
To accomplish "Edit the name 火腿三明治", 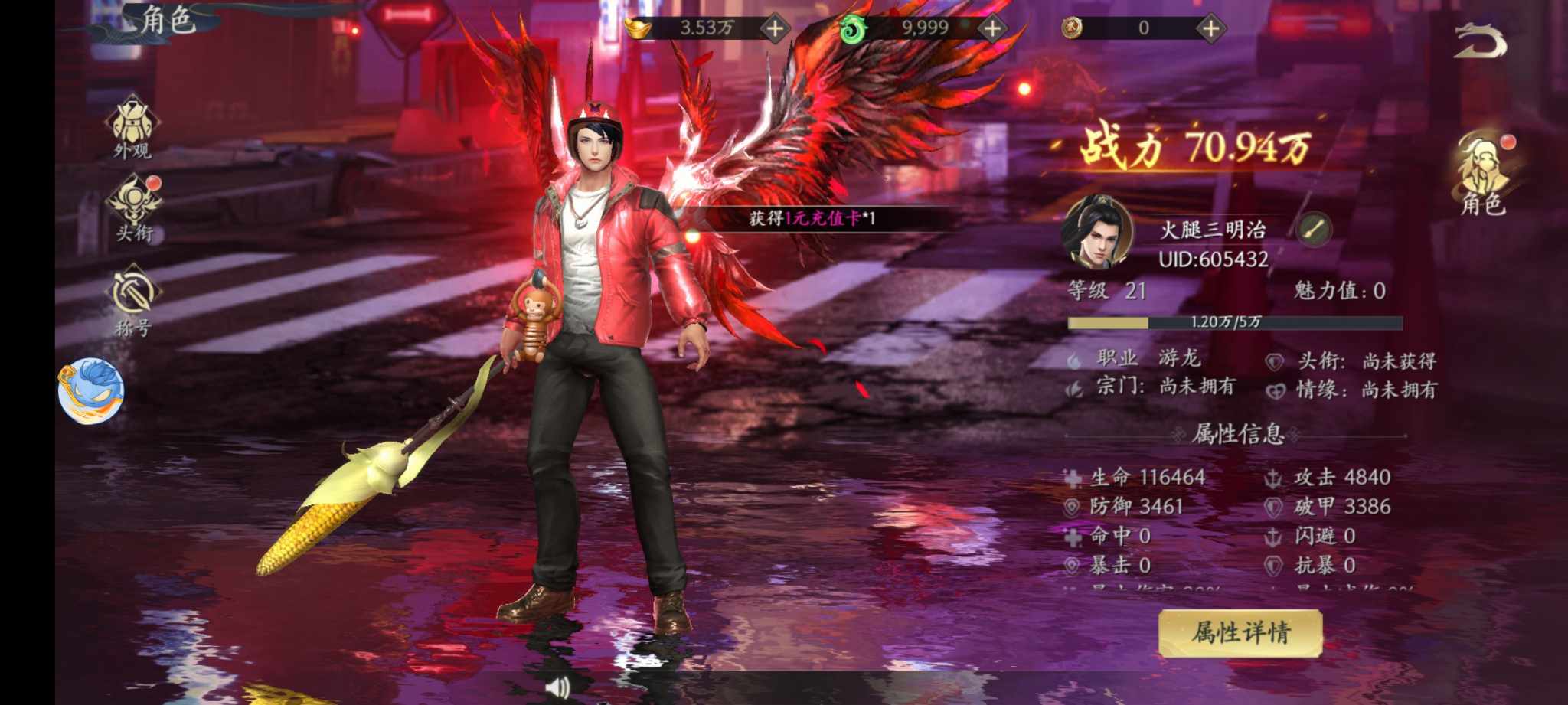I will point(1315,229).
